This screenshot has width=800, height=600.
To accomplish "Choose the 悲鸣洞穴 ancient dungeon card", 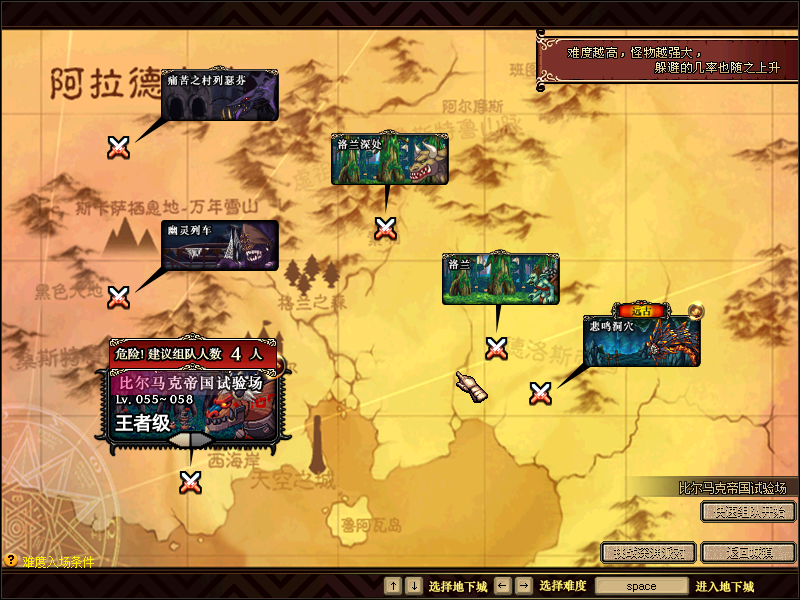I will click(642, 341).
